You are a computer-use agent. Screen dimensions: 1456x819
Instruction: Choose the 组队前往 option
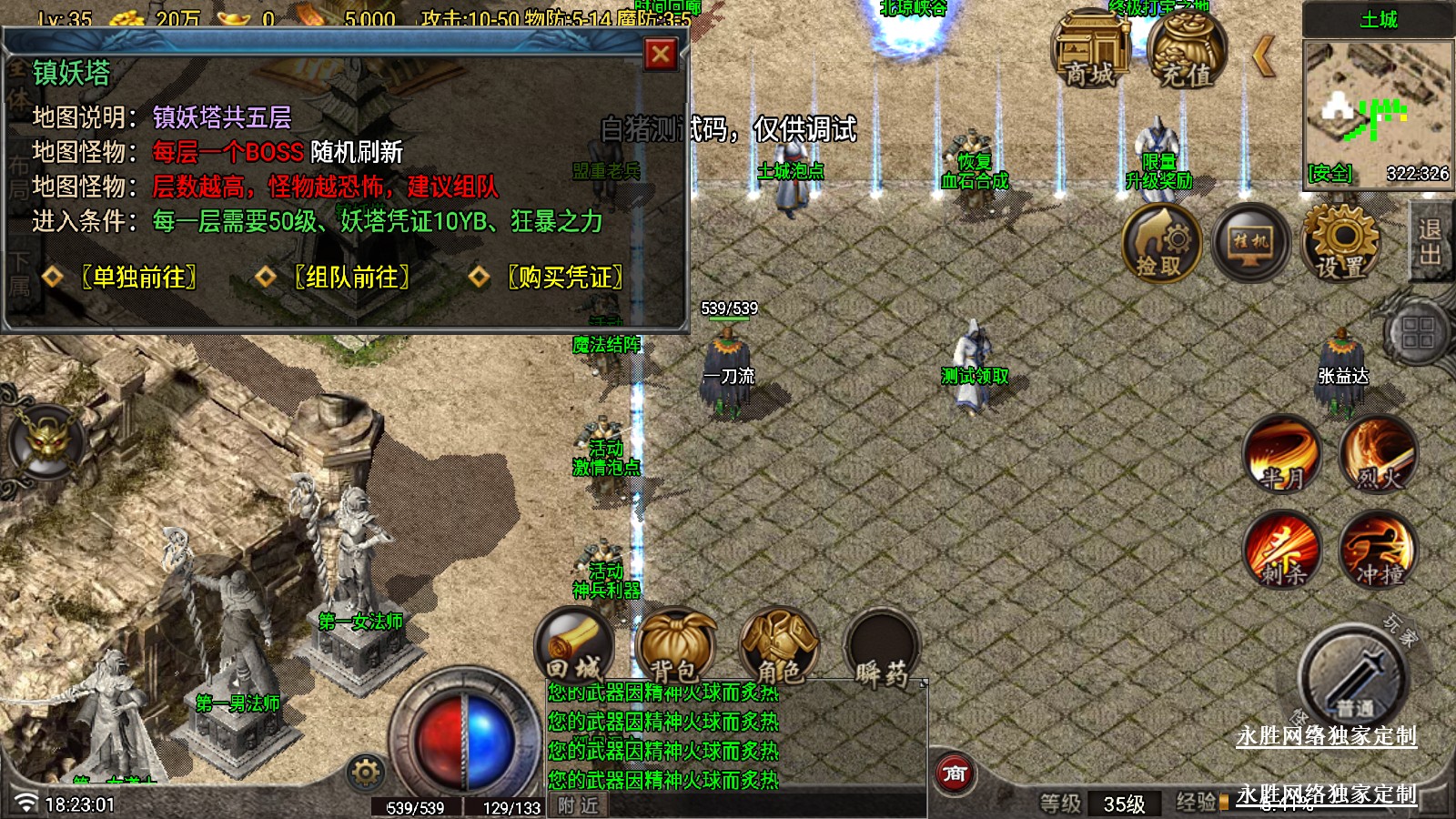pos(352,277)
